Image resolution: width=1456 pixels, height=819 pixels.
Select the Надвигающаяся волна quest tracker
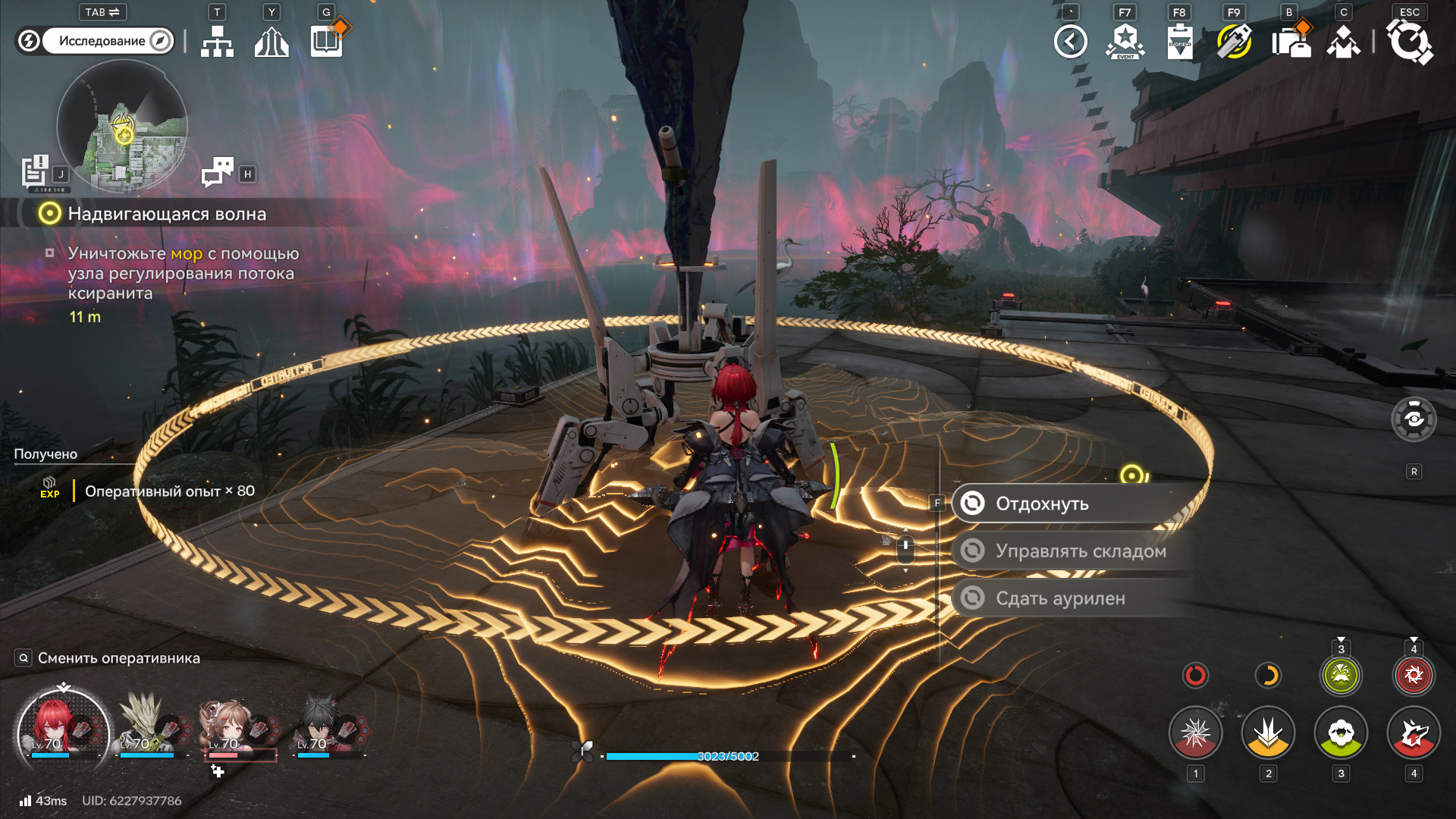pyautogui.click(x=167, y=214)
